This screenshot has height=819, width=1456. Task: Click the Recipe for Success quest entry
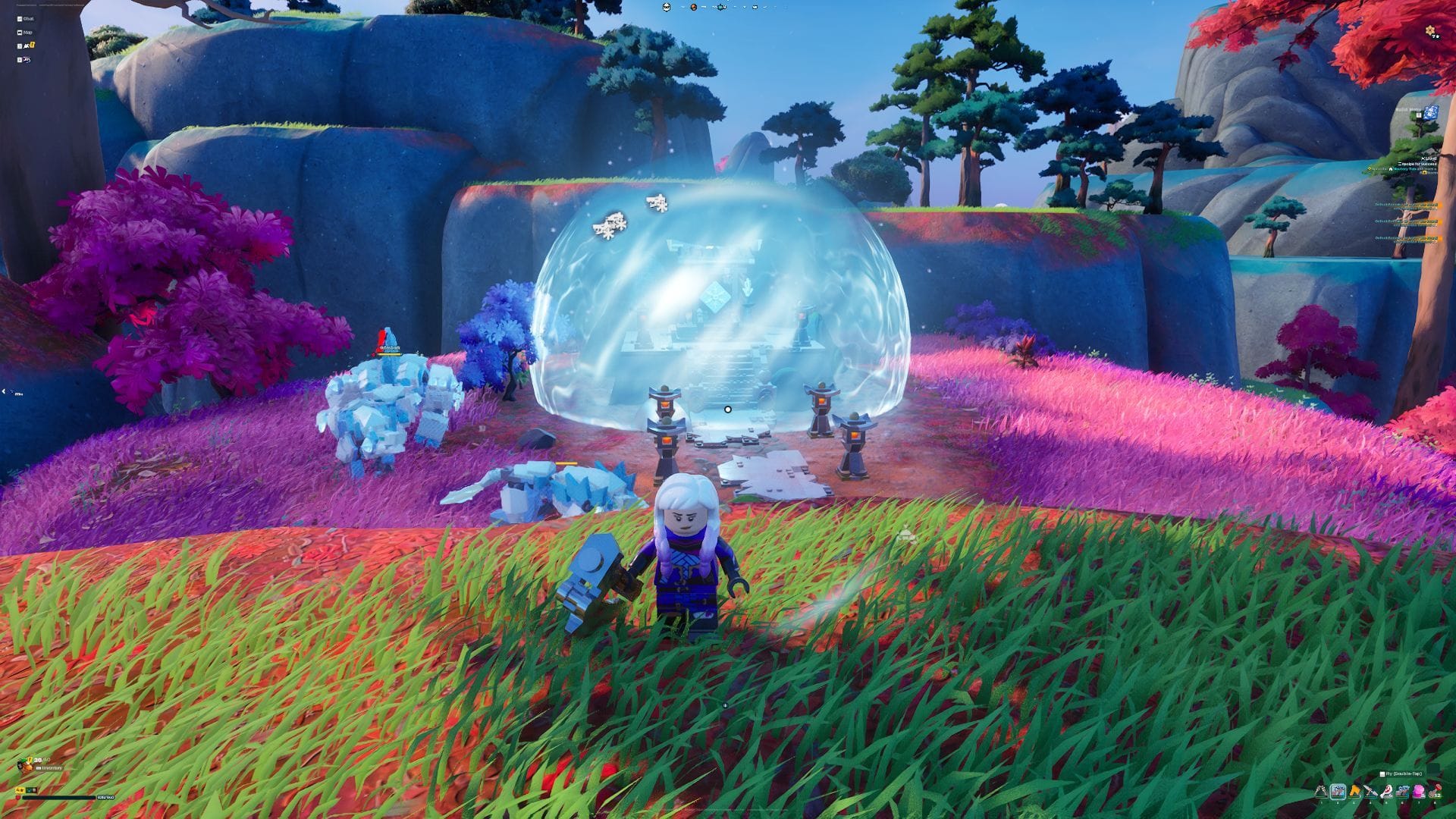click(1417, 164)
